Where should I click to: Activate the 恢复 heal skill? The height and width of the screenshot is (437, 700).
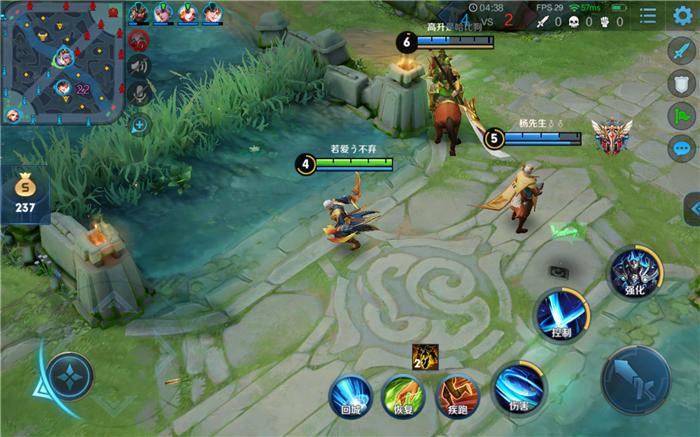404,395
